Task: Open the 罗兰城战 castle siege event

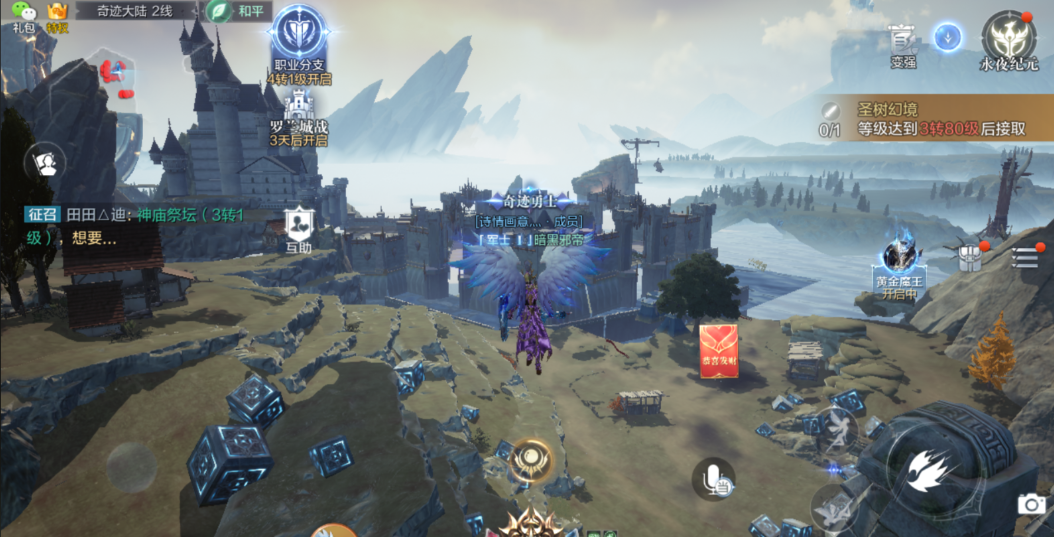Action: [x=299, y=115]
